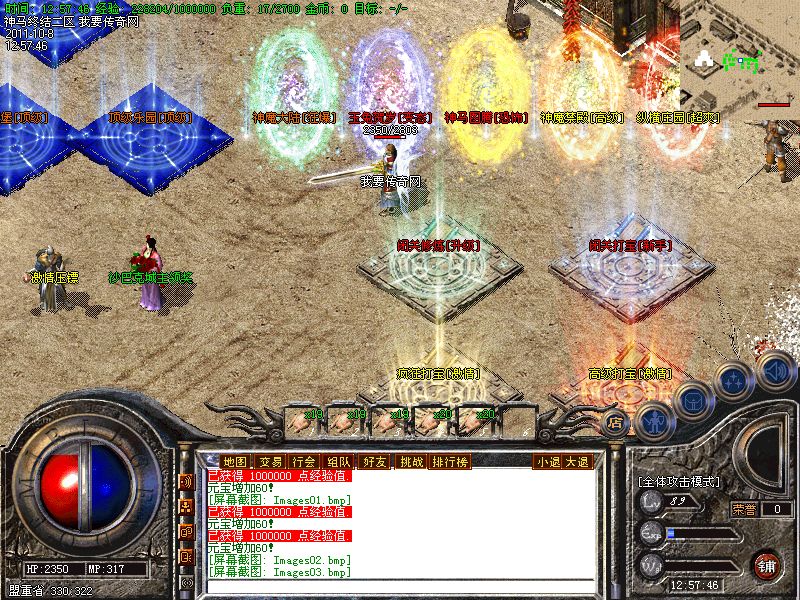Click the red 铺 stall button
This screenshot has height=600, width=800.
point(766,564)
